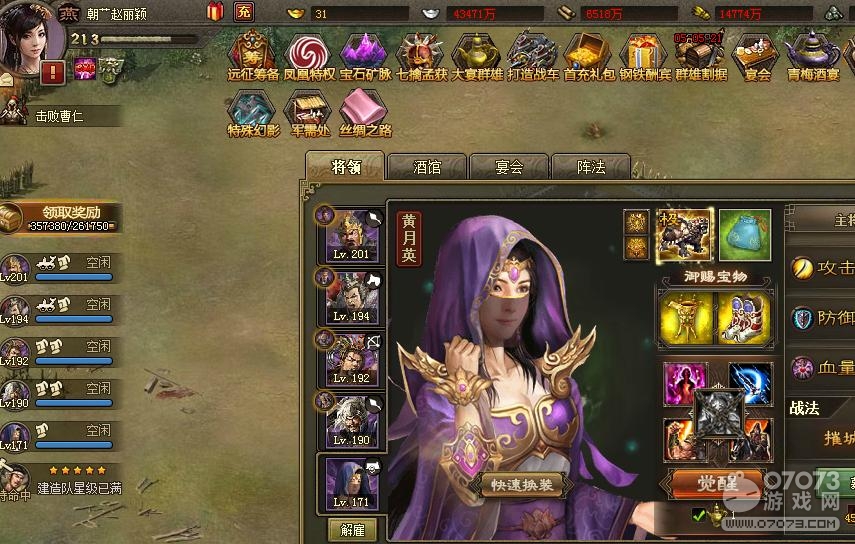This screenshot has width=855, height=544.
Task: Select the 击败曹仁 quest tracker
Action: 60,116
